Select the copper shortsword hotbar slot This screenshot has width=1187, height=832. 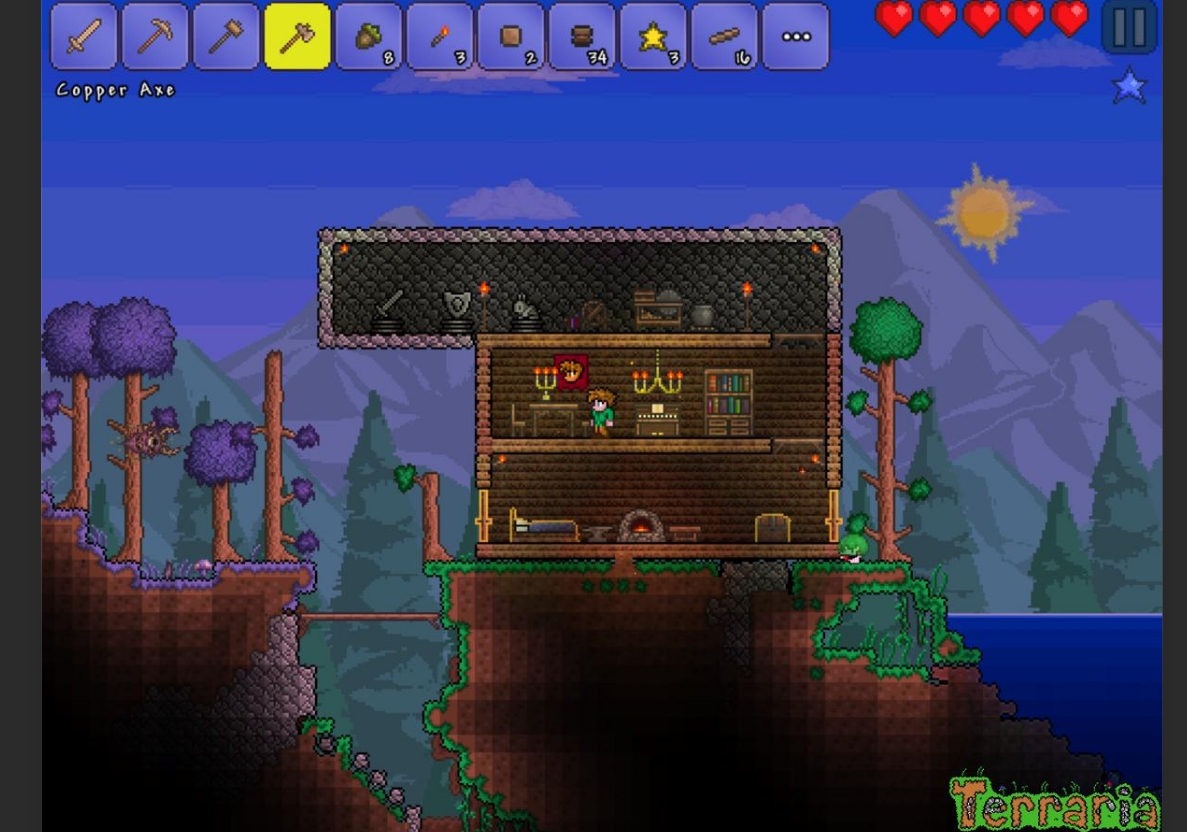click(84, 37)
